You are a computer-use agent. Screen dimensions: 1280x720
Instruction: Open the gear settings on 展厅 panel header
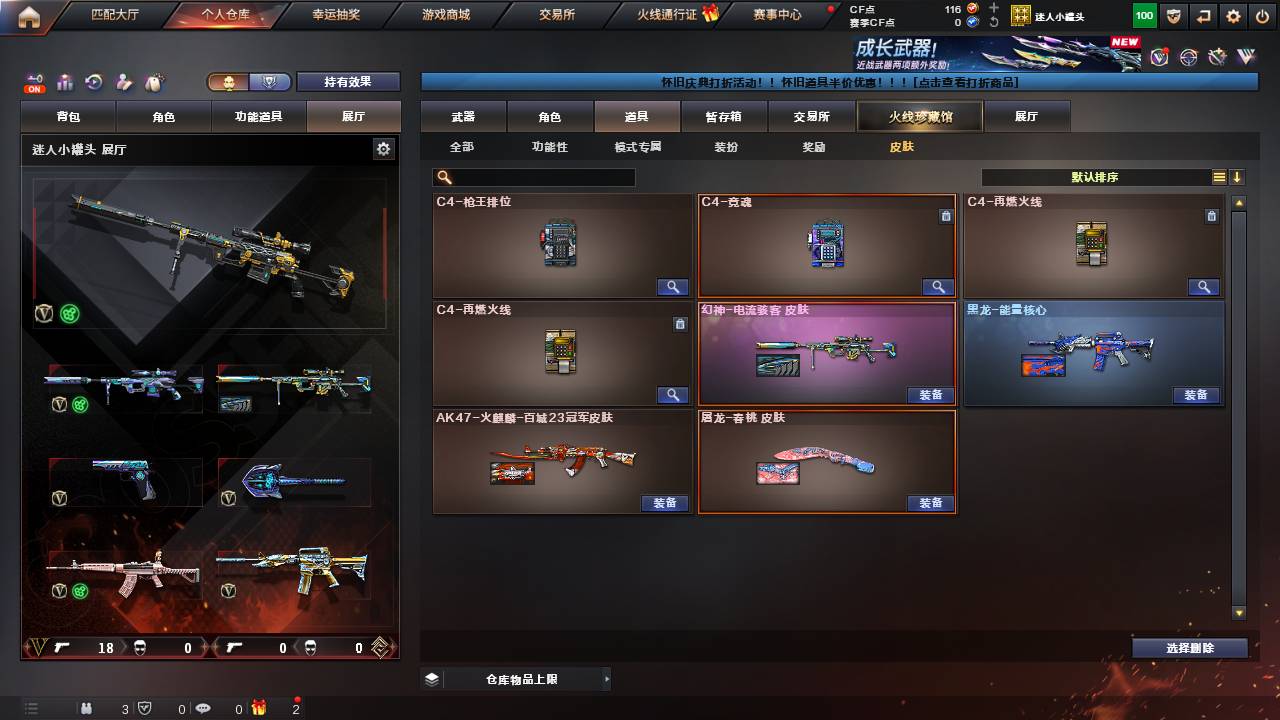pyautogui.click(x=383, y=147)
